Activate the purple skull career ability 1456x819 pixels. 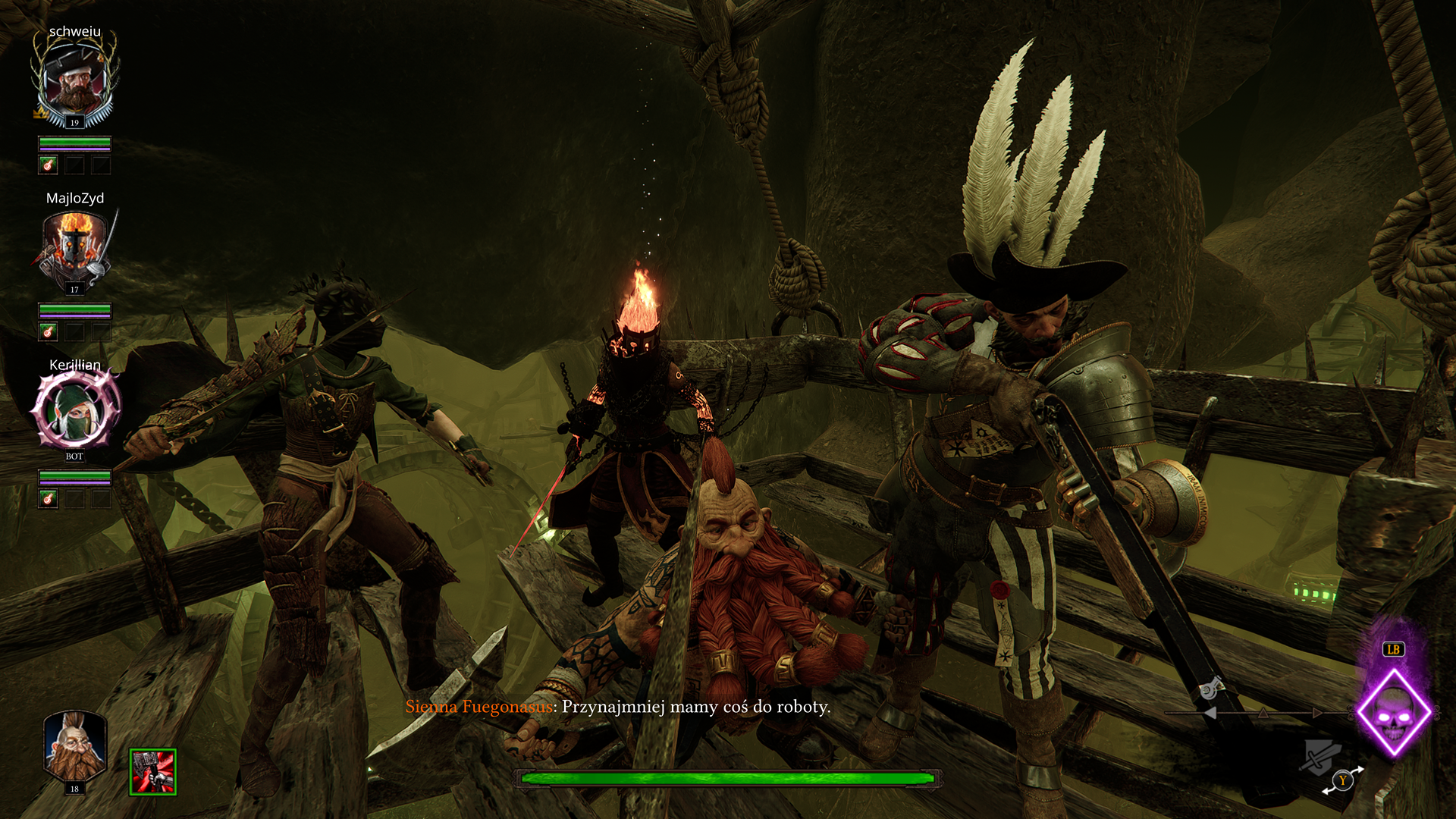[x=1394, y=714]
